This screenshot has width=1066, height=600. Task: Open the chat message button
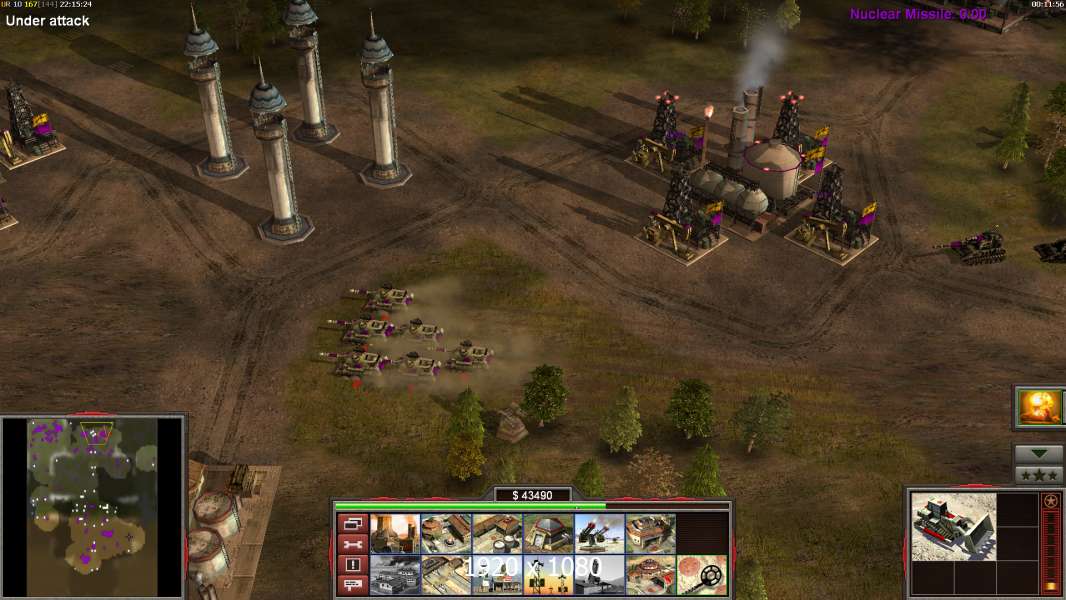click(x=352, y=585)
